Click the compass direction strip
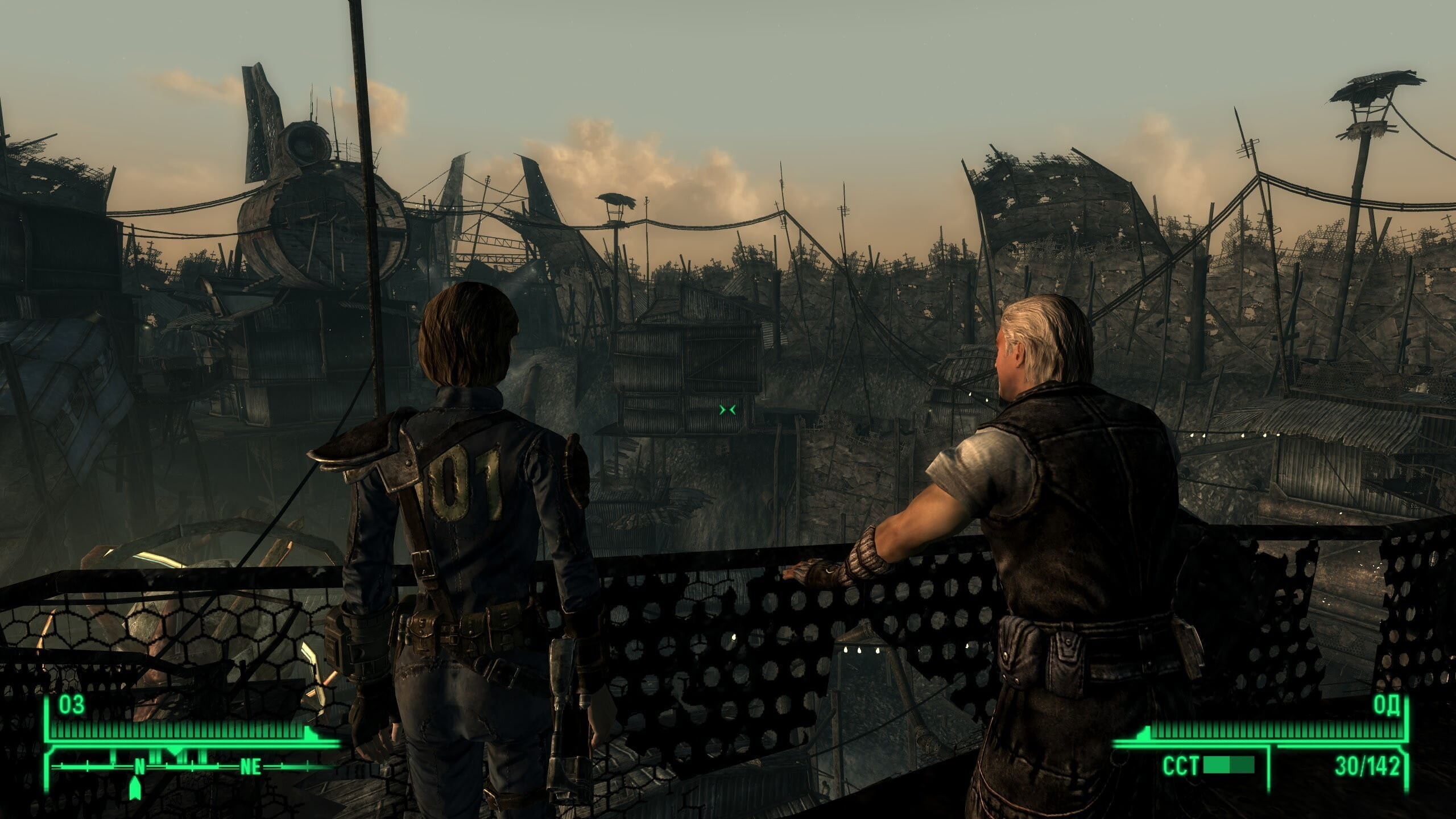 pyautogui.click(x=193, y=766)
